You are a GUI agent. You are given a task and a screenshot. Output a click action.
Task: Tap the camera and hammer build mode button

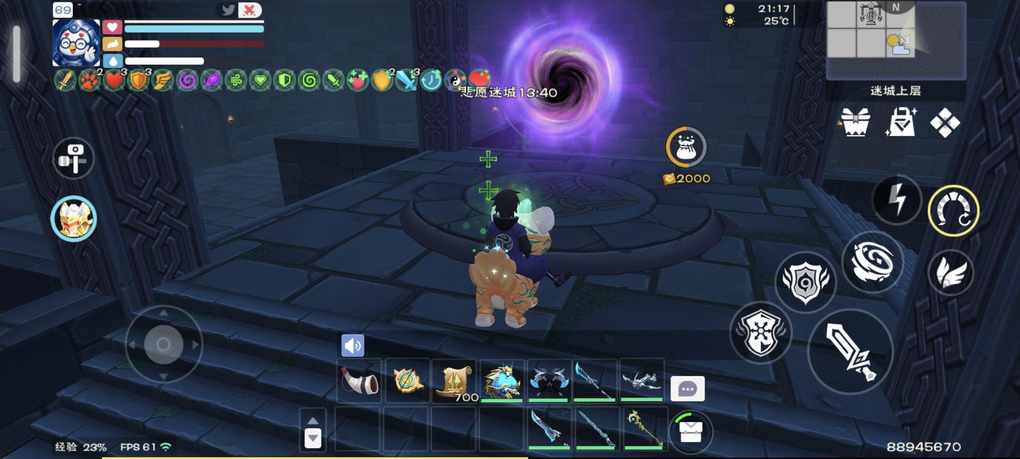click(74, 157)
